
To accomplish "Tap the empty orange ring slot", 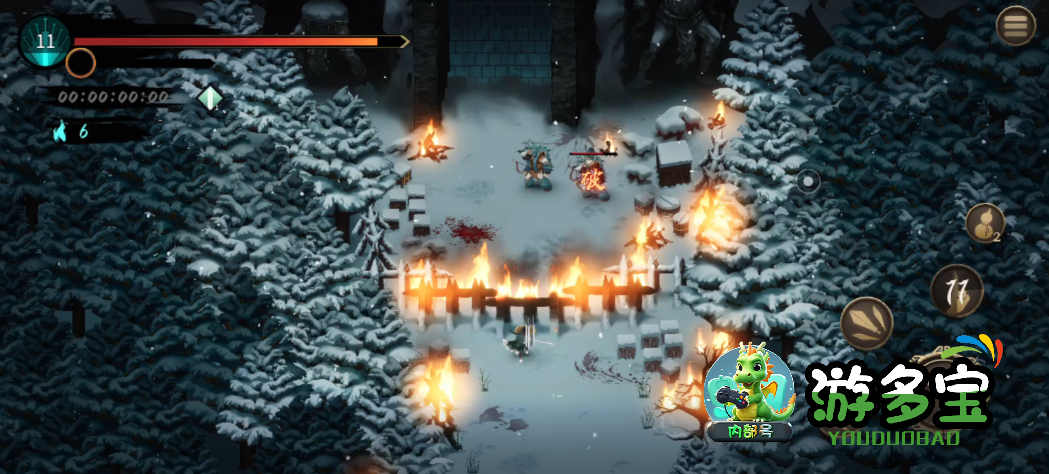I will tap(80, 63).
